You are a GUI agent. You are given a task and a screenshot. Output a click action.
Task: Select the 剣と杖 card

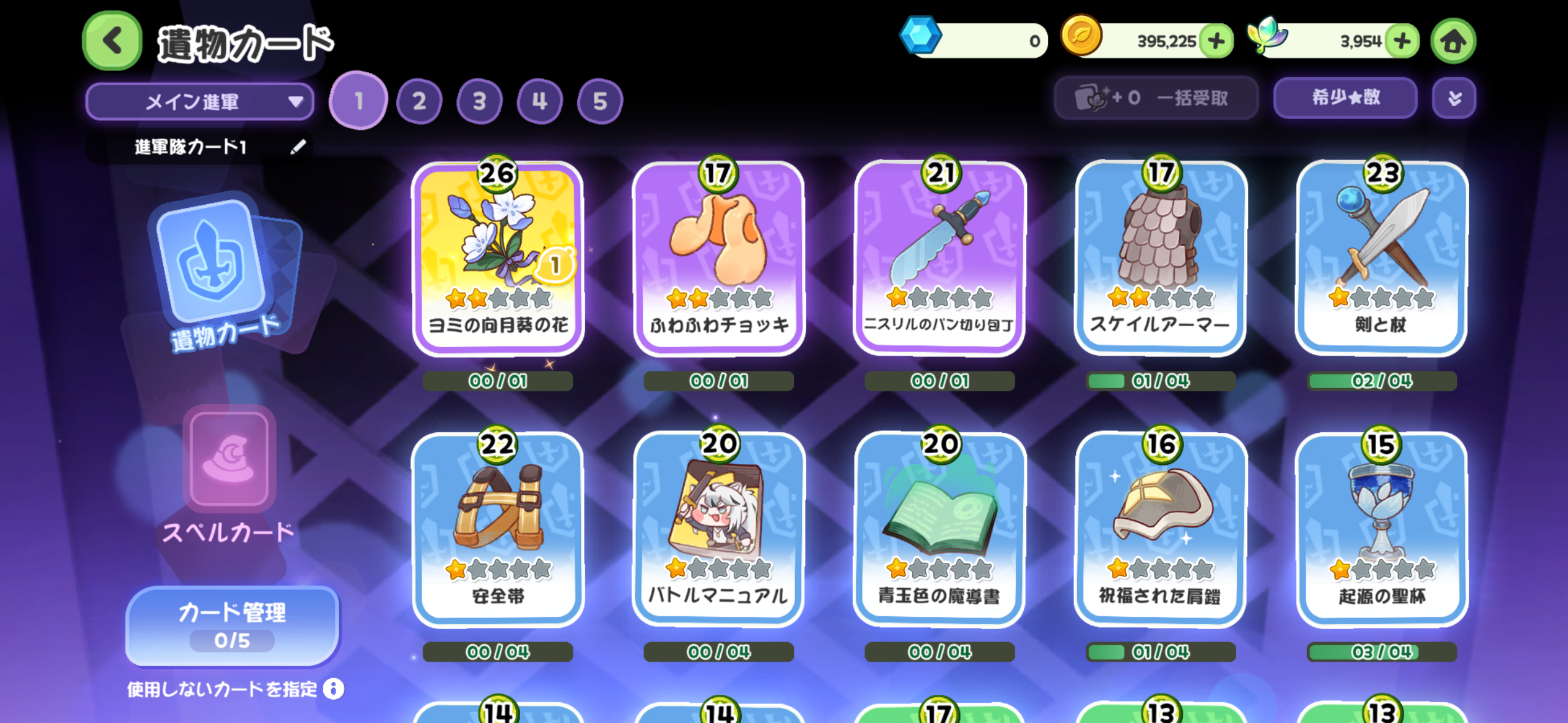[x=1381, y=259]
